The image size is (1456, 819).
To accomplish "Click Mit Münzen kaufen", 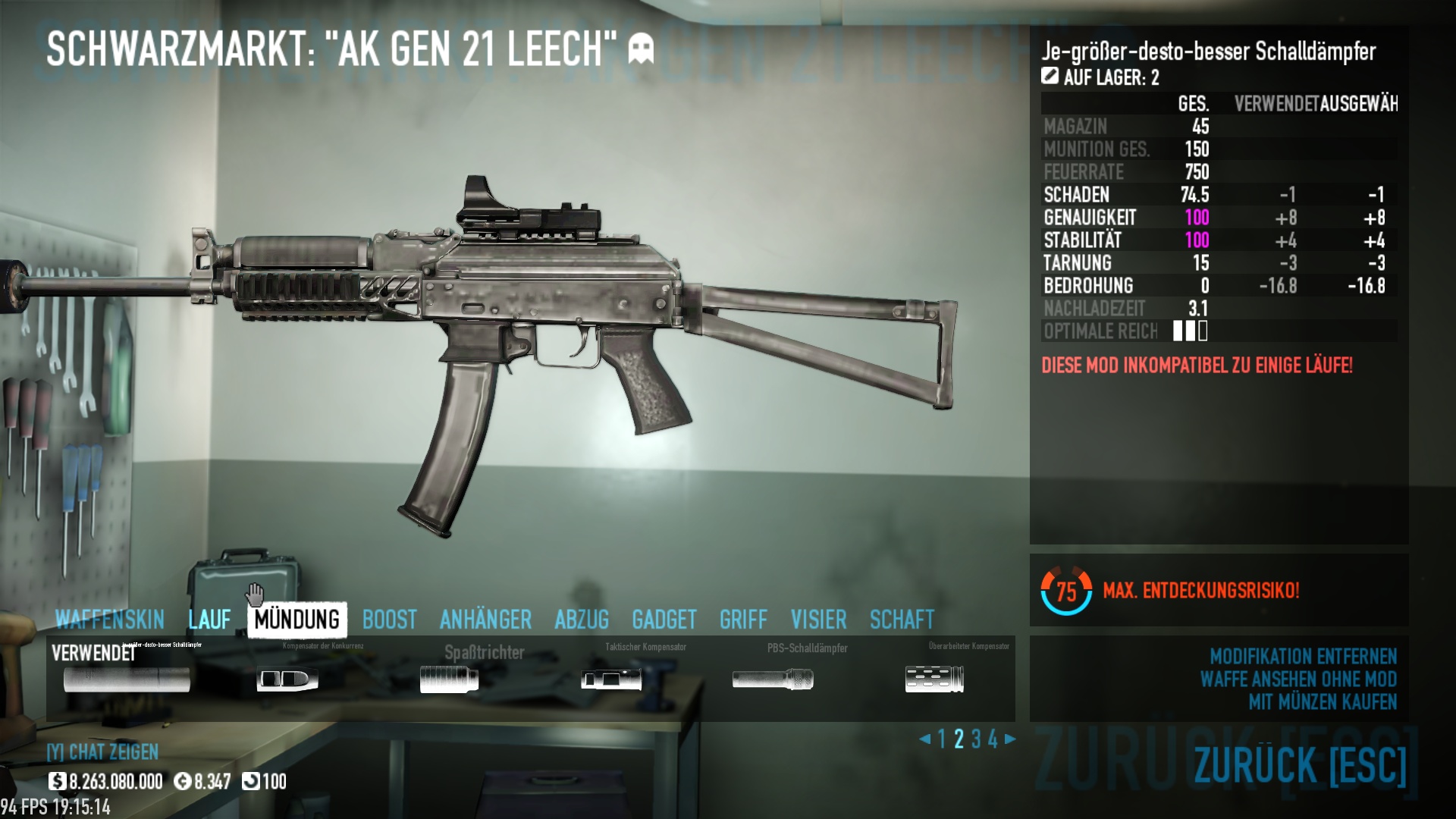I will 1323,701.
